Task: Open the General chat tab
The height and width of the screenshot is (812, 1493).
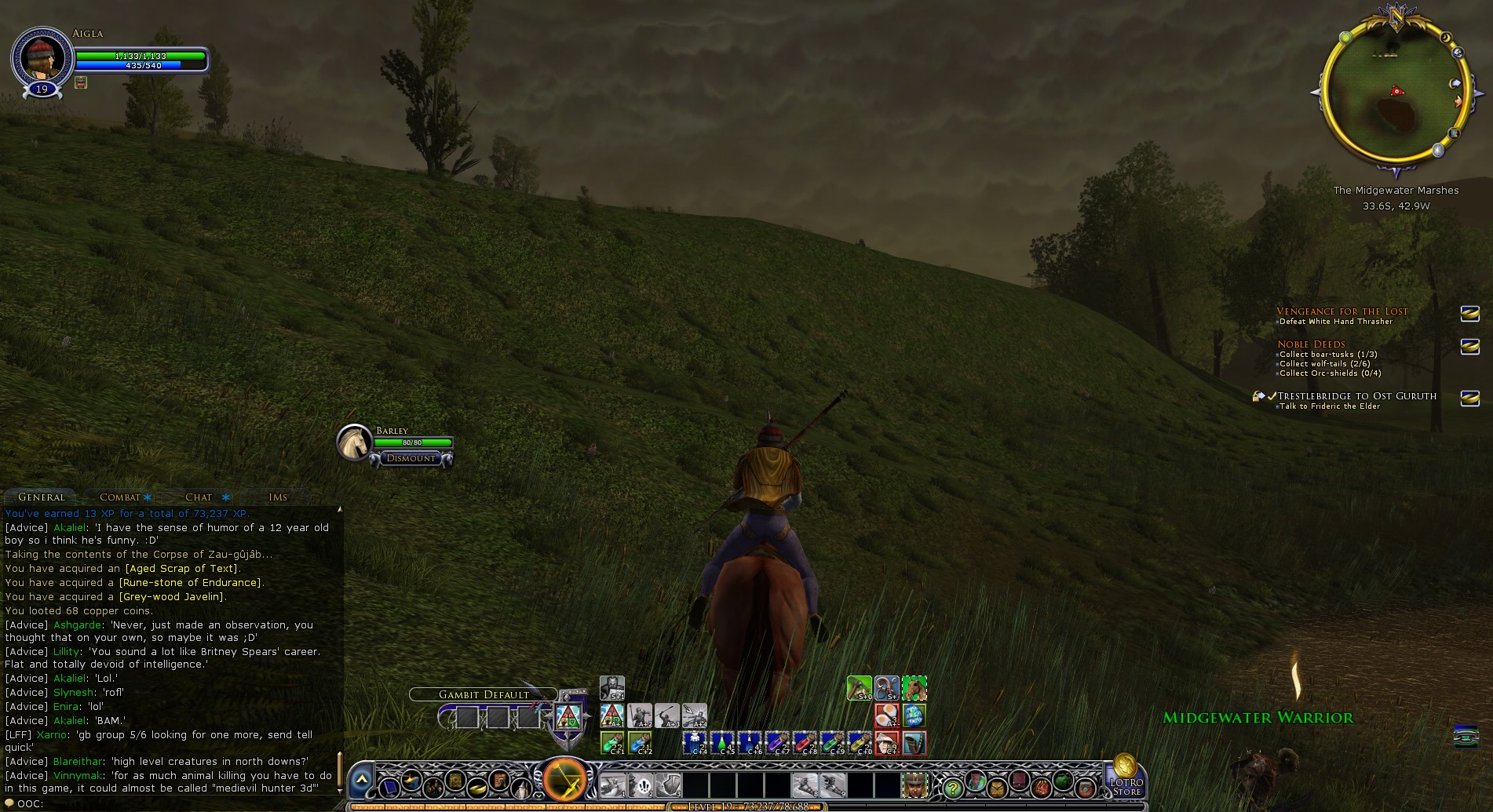Action: tap(42, 497)
